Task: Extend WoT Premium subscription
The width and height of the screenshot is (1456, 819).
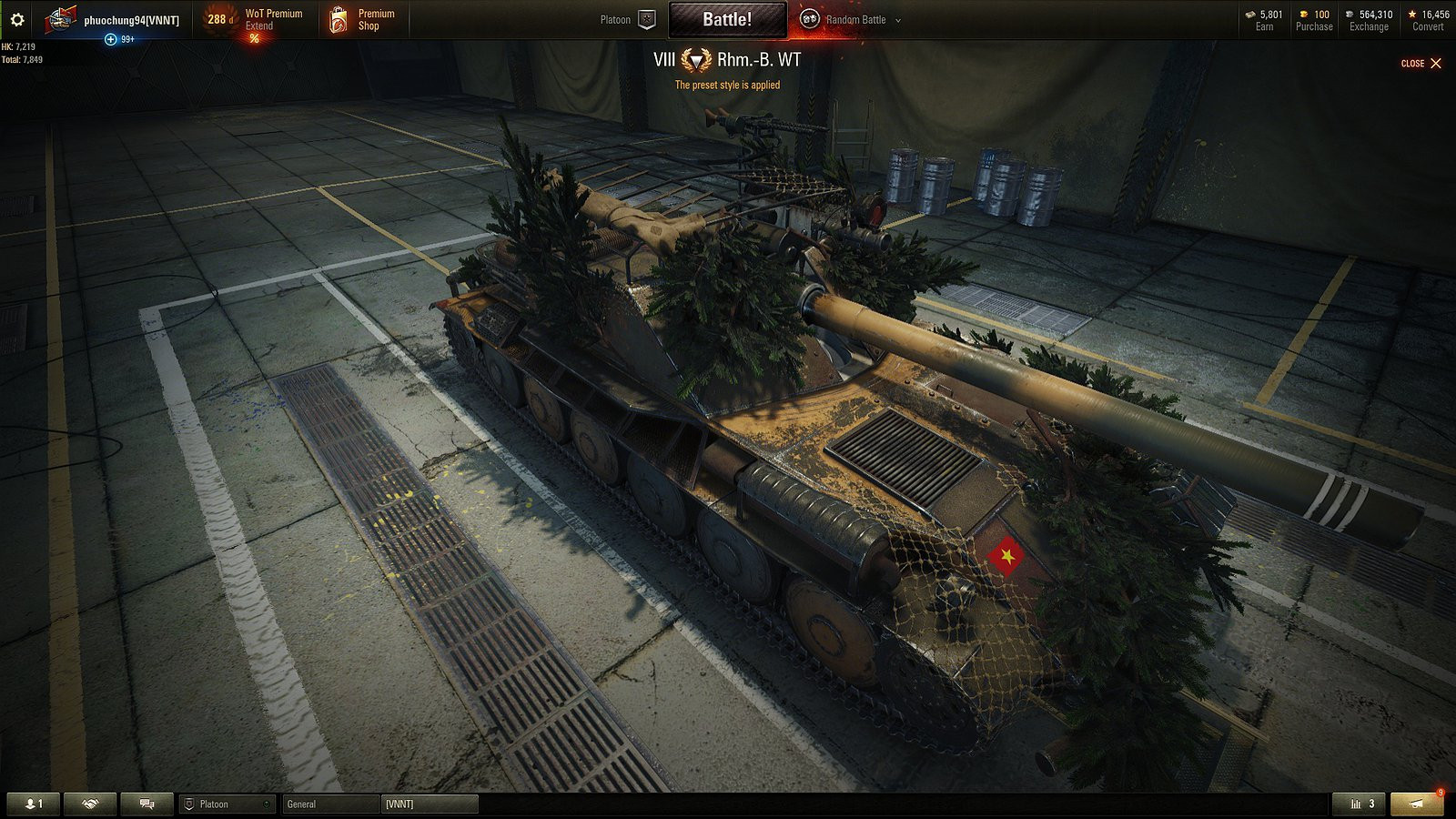Action: tap(262, 18)
